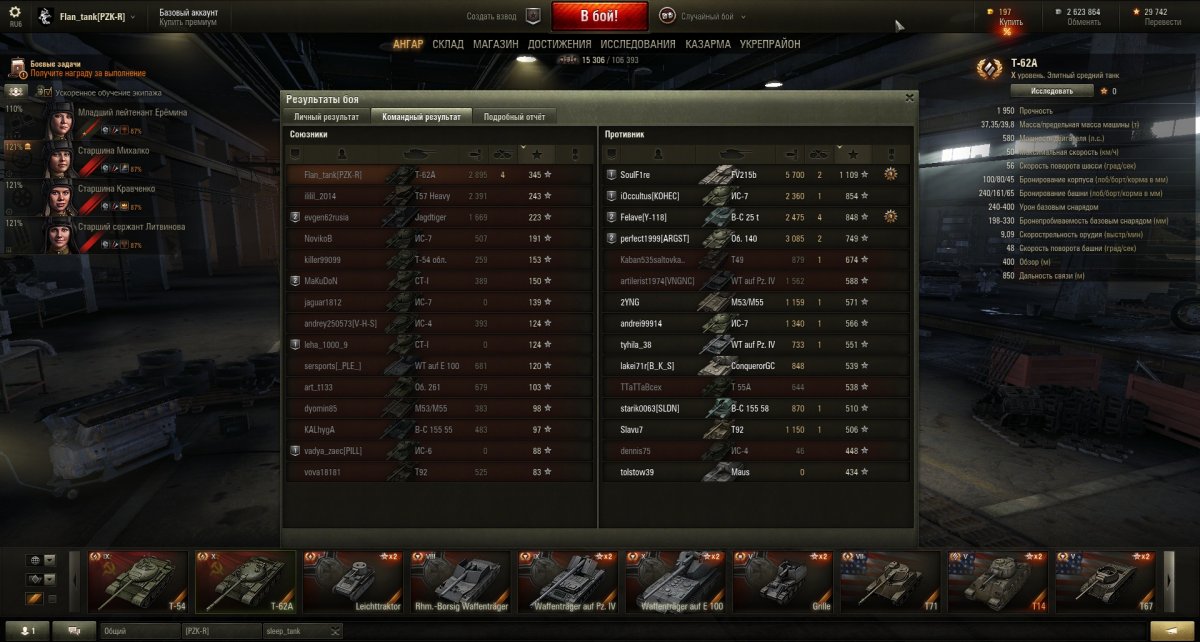This screenshot has width=1200, height=642.
Task: Select the Grille tank in the carousel
Action: click(783, 581)
